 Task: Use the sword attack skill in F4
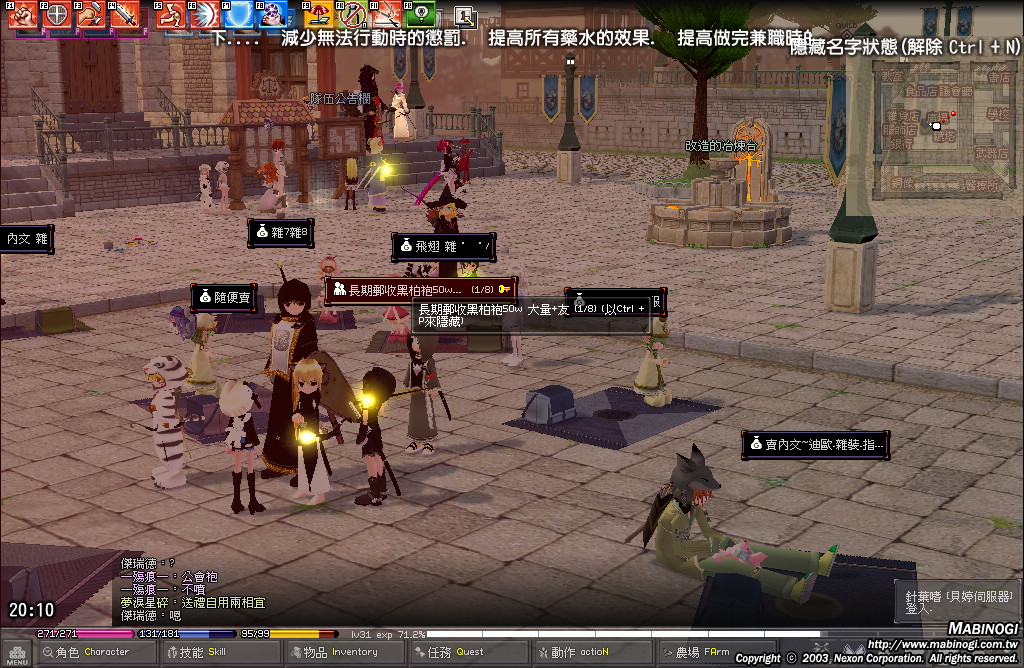pyautogui.click(x=124, y=15)
